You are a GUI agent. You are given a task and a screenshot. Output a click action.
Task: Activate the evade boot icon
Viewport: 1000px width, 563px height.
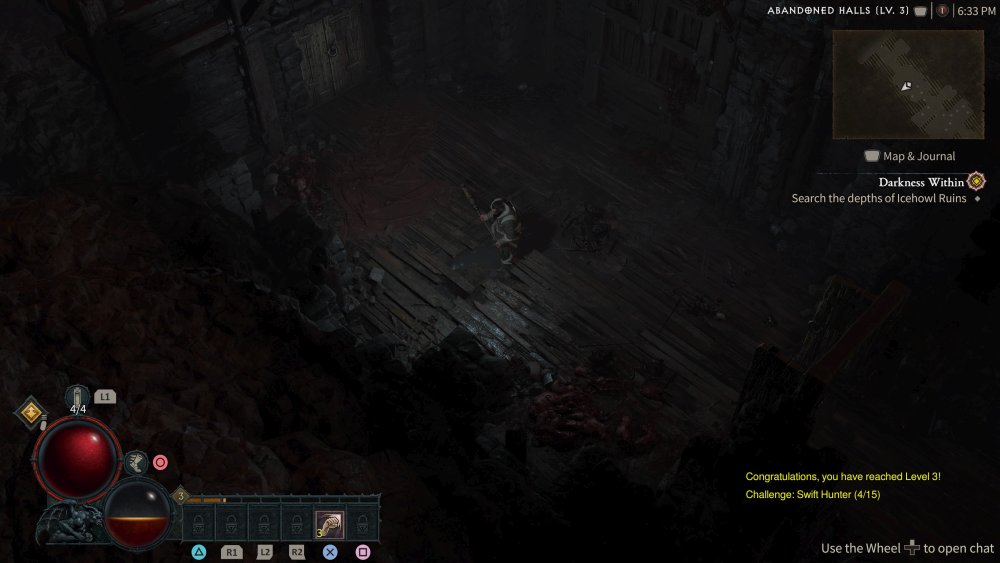click(x=138, y=461)
